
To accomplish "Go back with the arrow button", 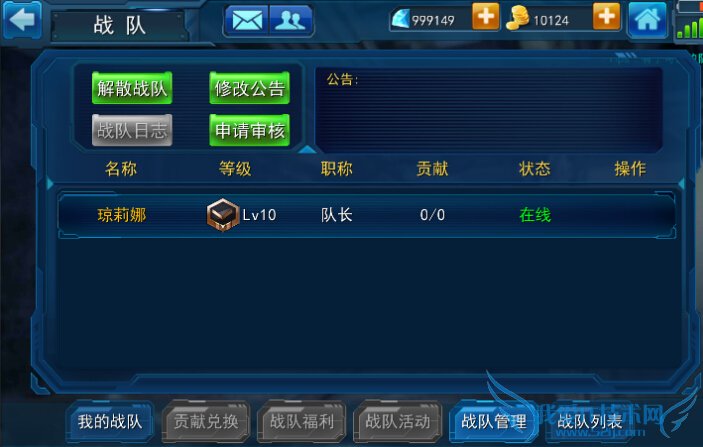I will click(22, 18).
